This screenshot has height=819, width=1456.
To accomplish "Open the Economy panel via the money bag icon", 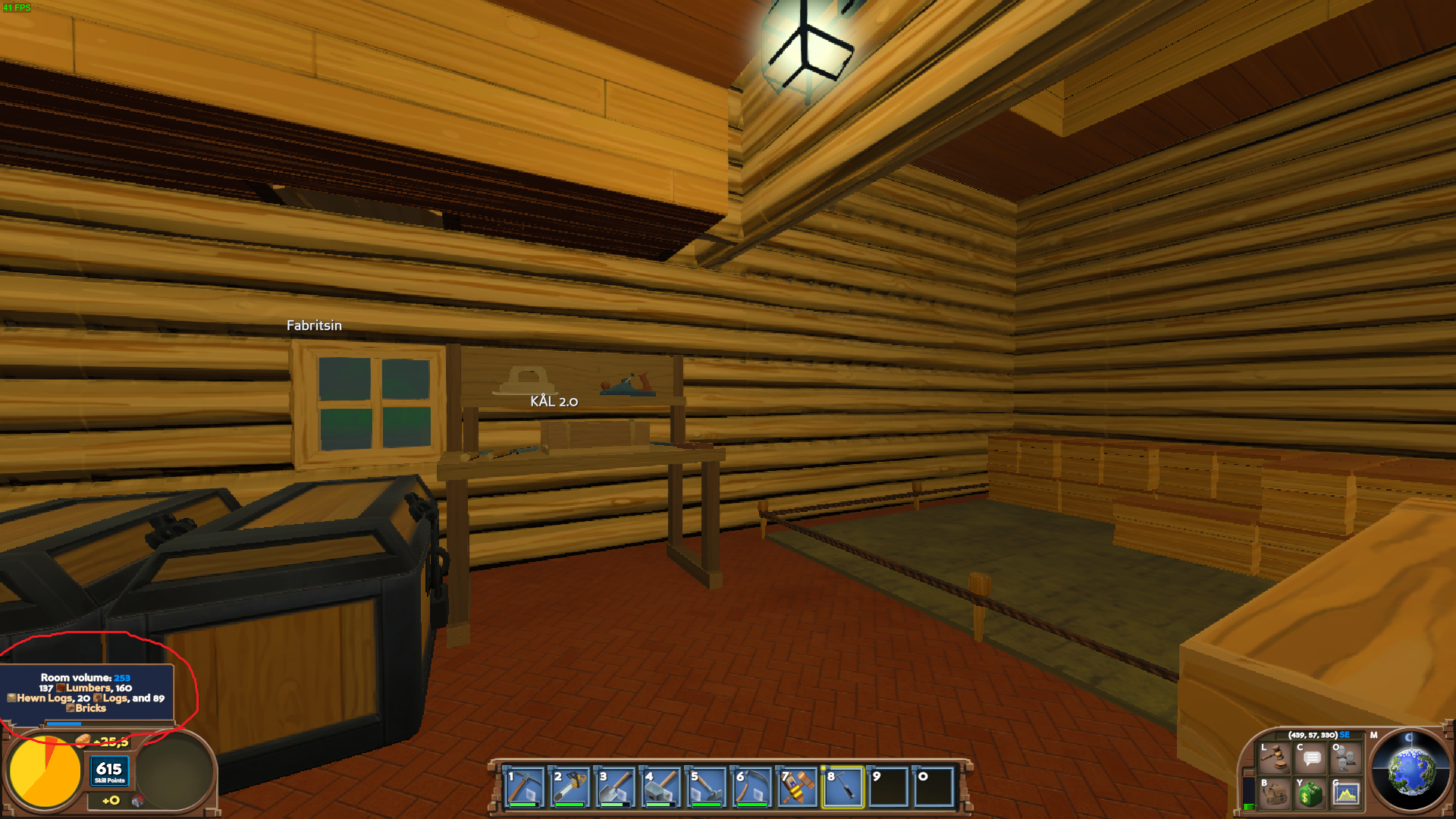I will pyautogui.click(x=1310, y=795).
